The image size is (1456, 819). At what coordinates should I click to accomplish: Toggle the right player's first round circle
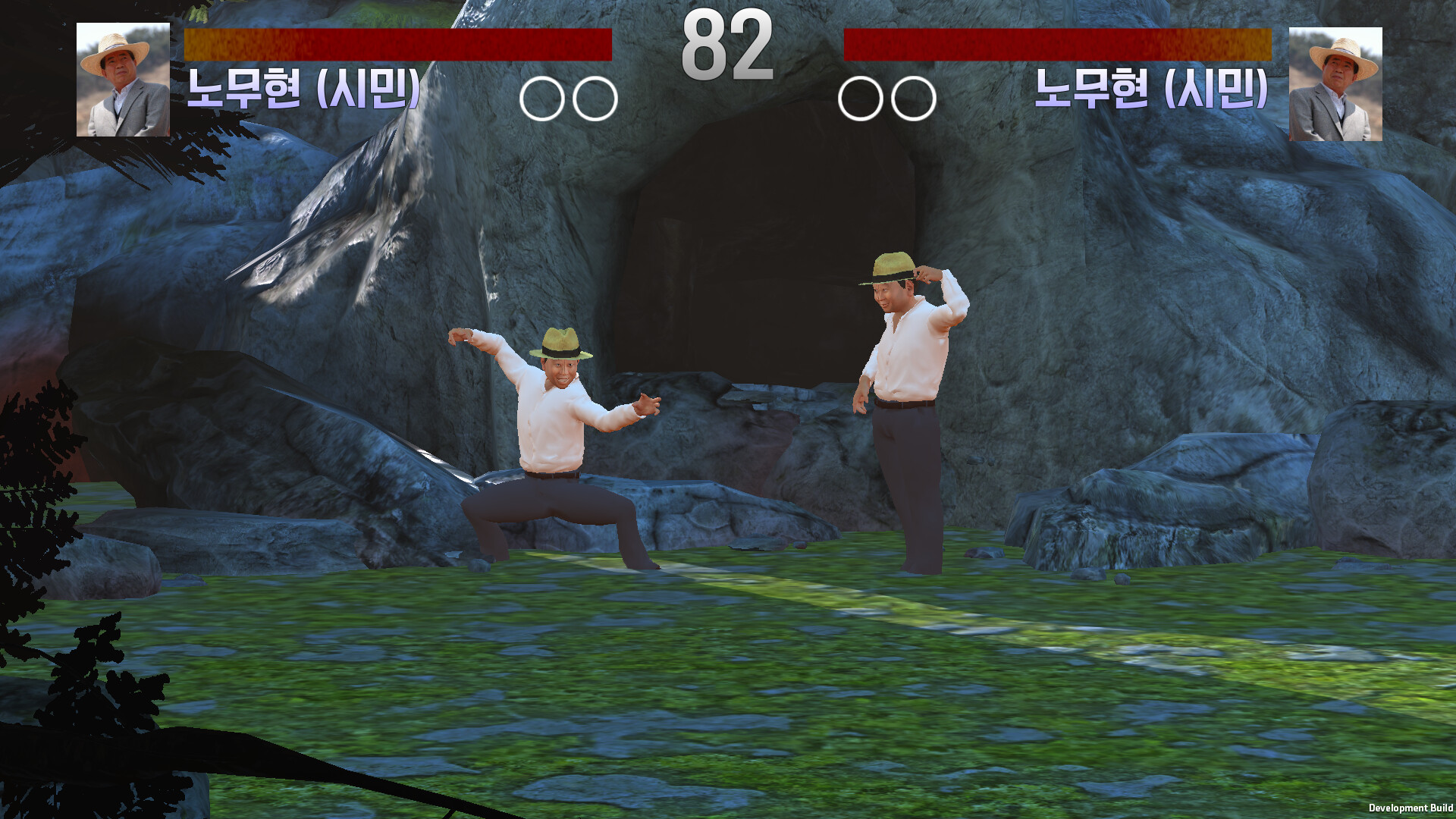click(x=859, y=96)
